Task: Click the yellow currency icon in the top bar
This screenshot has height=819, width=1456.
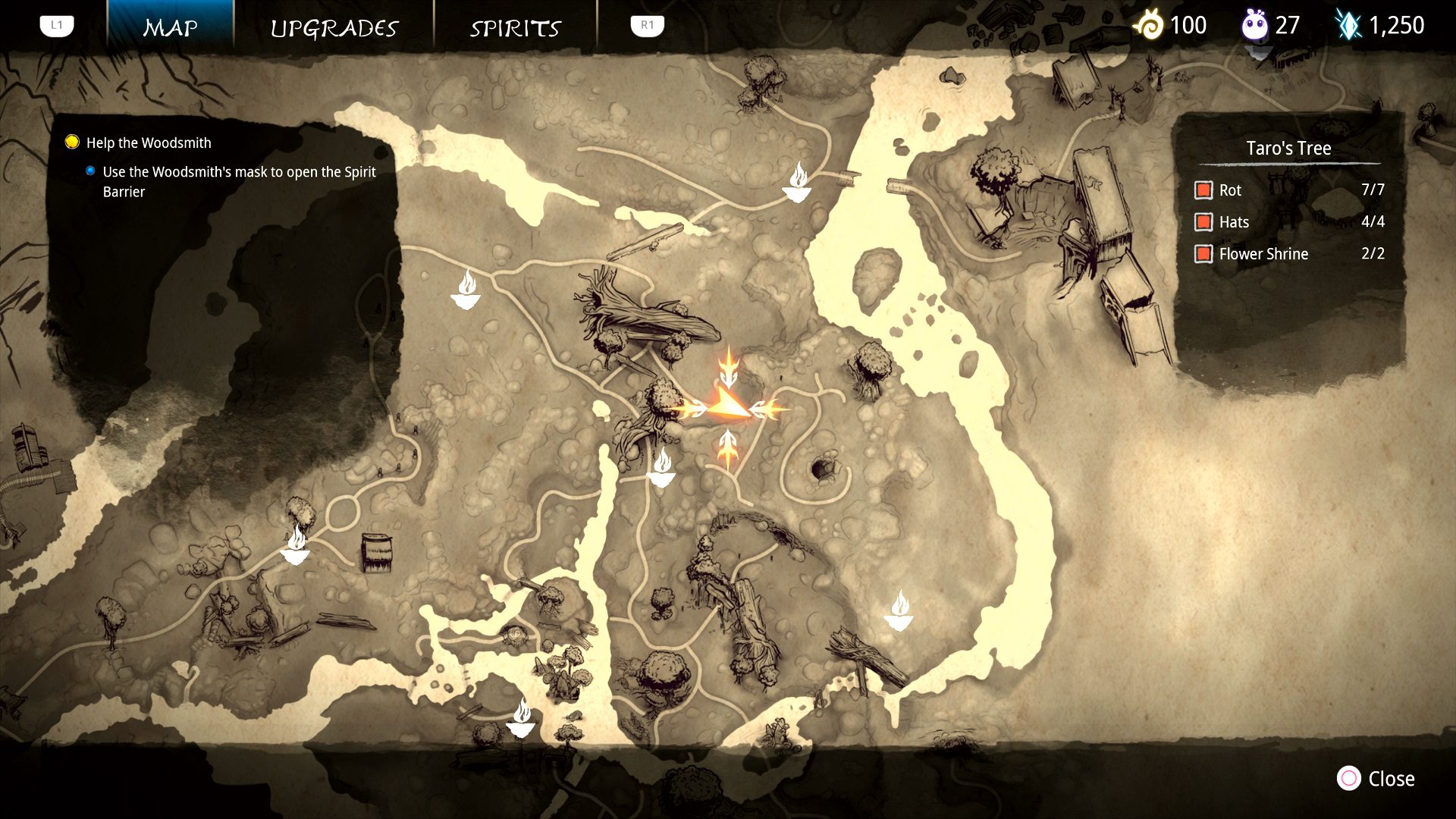Action: [1150, 24]
